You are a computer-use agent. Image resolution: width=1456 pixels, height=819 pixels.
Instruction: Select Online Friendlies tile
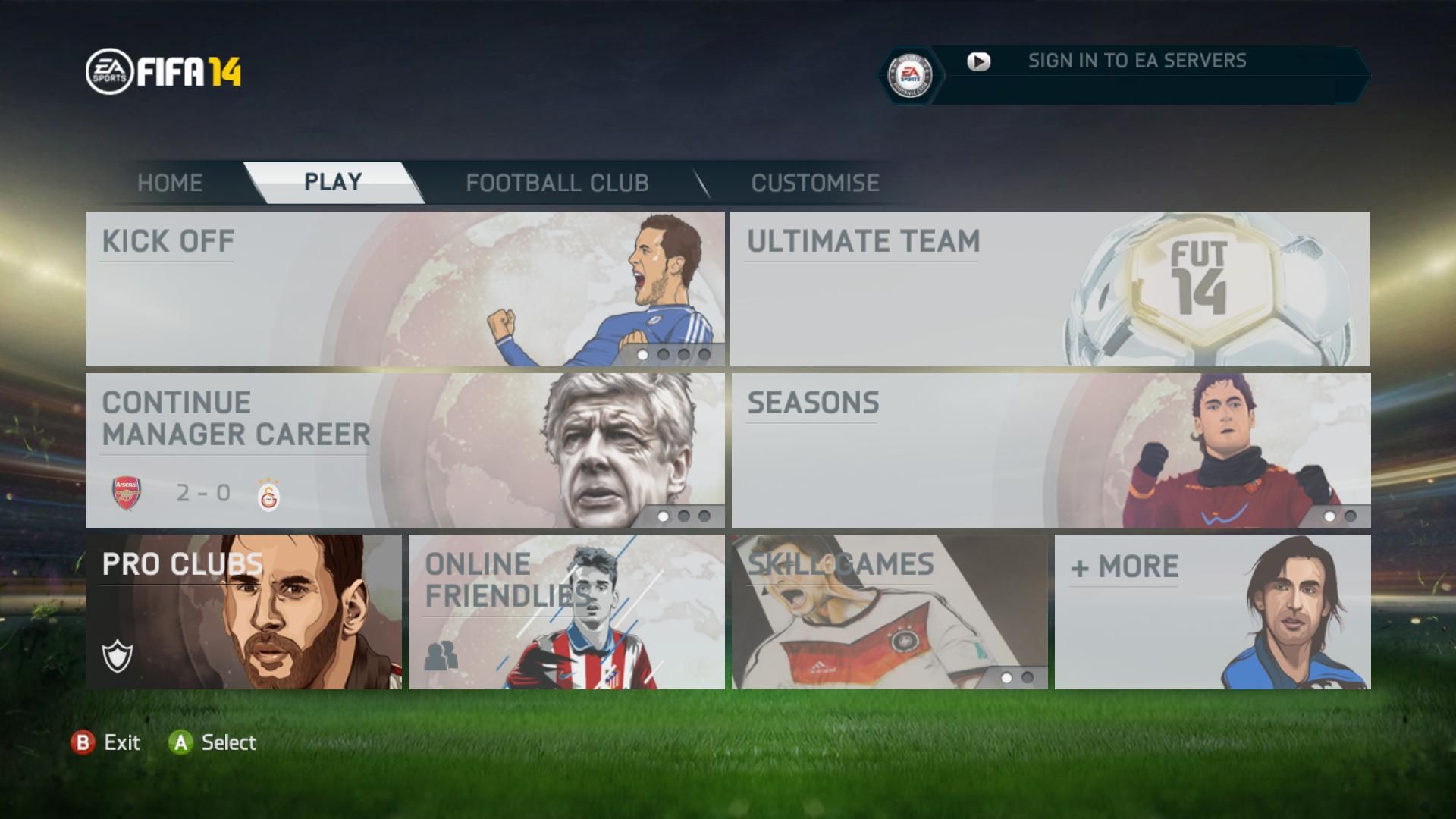tap(566, 612)
